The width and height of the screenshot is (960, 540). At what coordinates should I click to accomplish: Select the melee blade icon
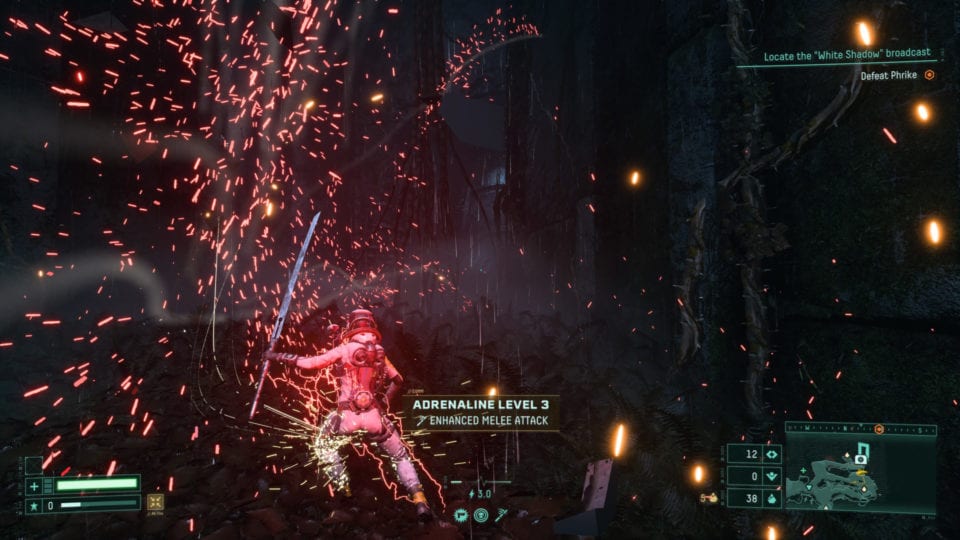coord(500,514)
